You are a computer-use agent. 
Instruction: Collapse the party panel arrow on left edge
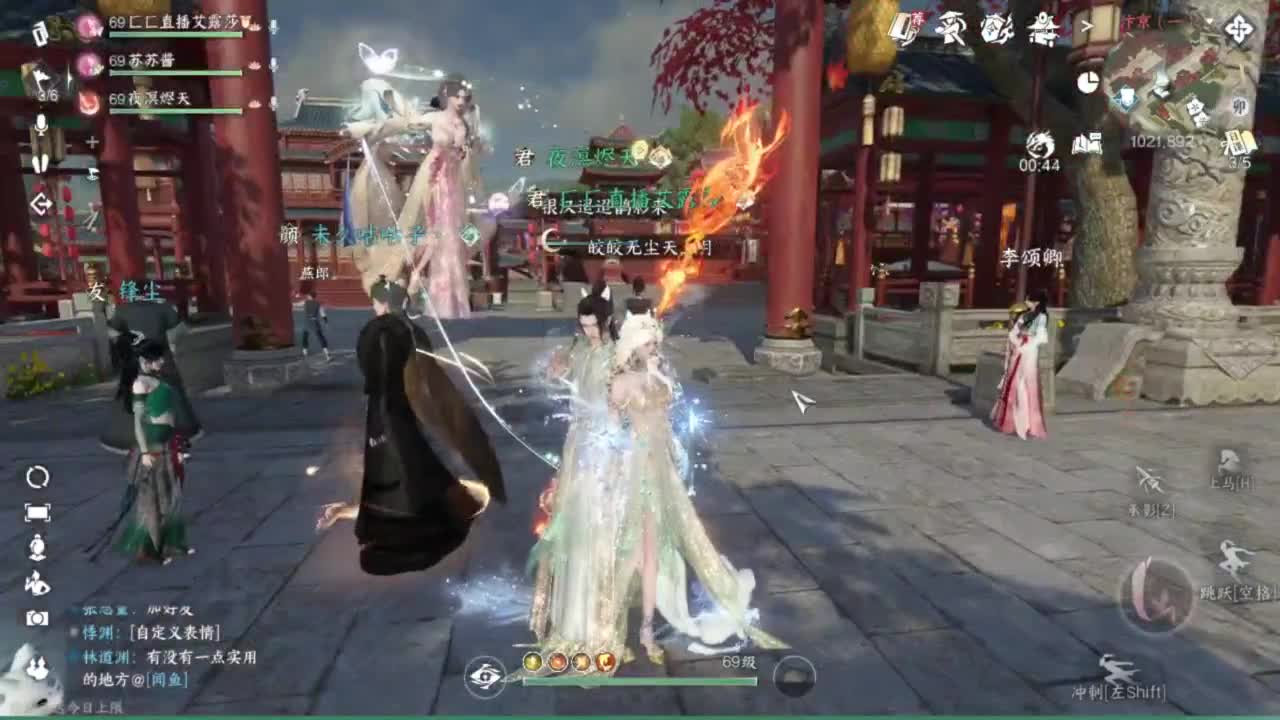coord(41,204)
